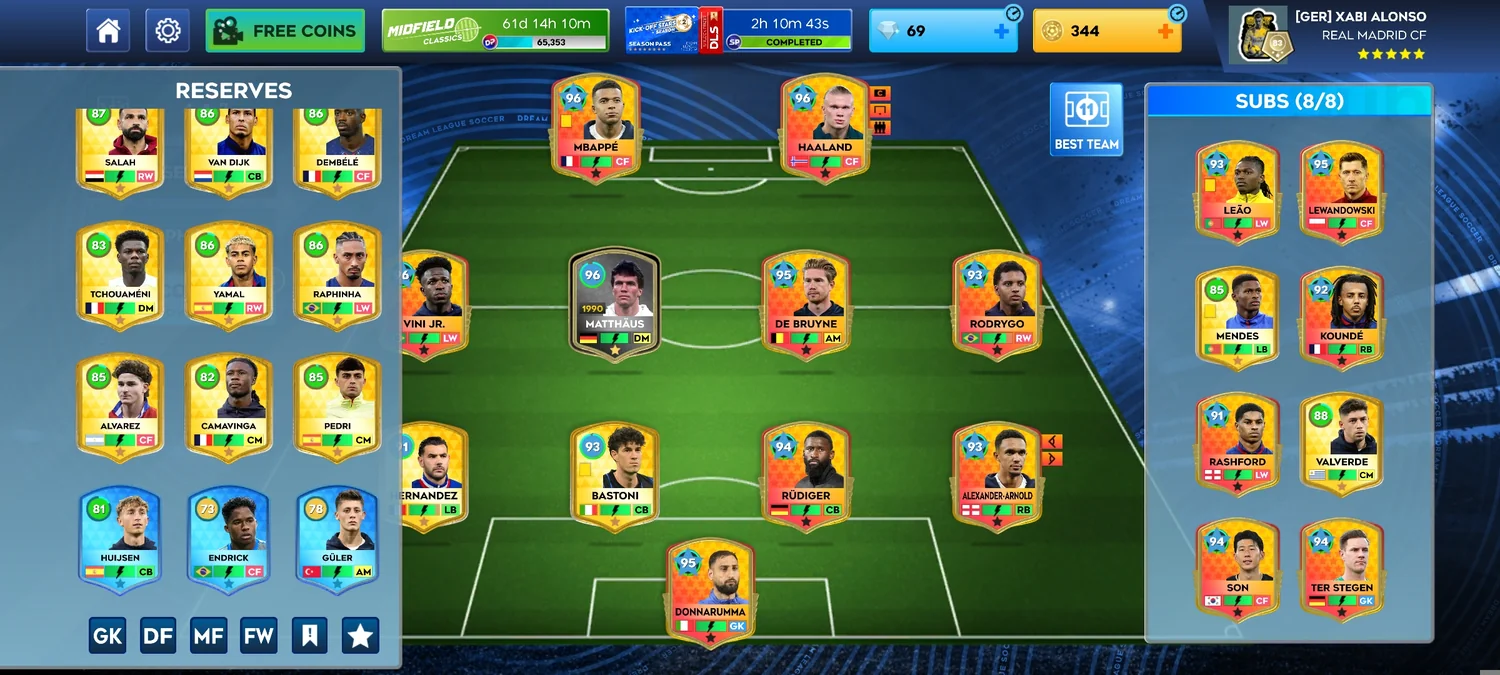The height and width of the screenshot is (675, 1500).
Task: Open the settings gear menu
Action: pos(167,31)
